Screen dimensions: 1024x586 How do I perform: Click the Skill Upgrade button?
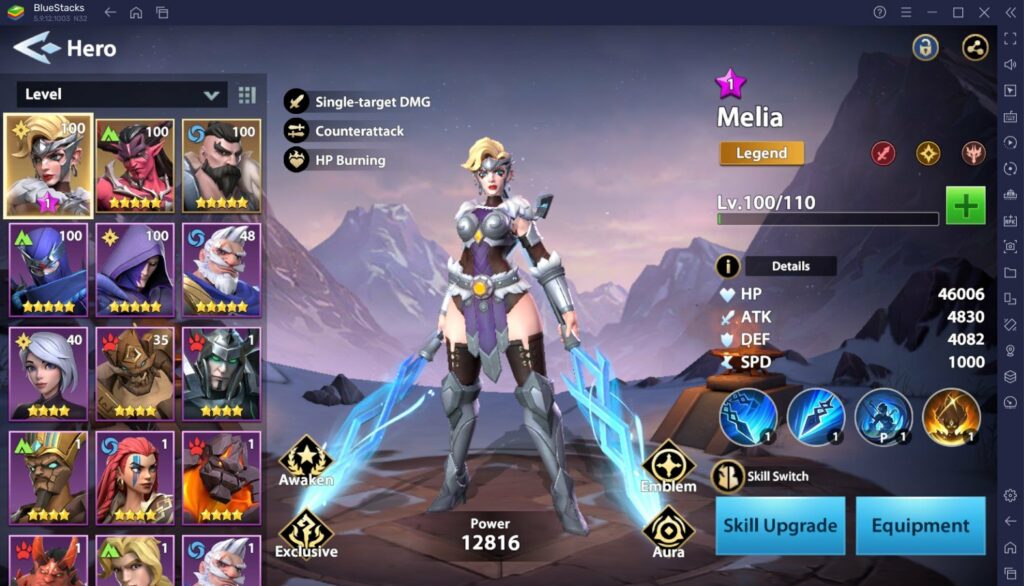coord(780,525)
